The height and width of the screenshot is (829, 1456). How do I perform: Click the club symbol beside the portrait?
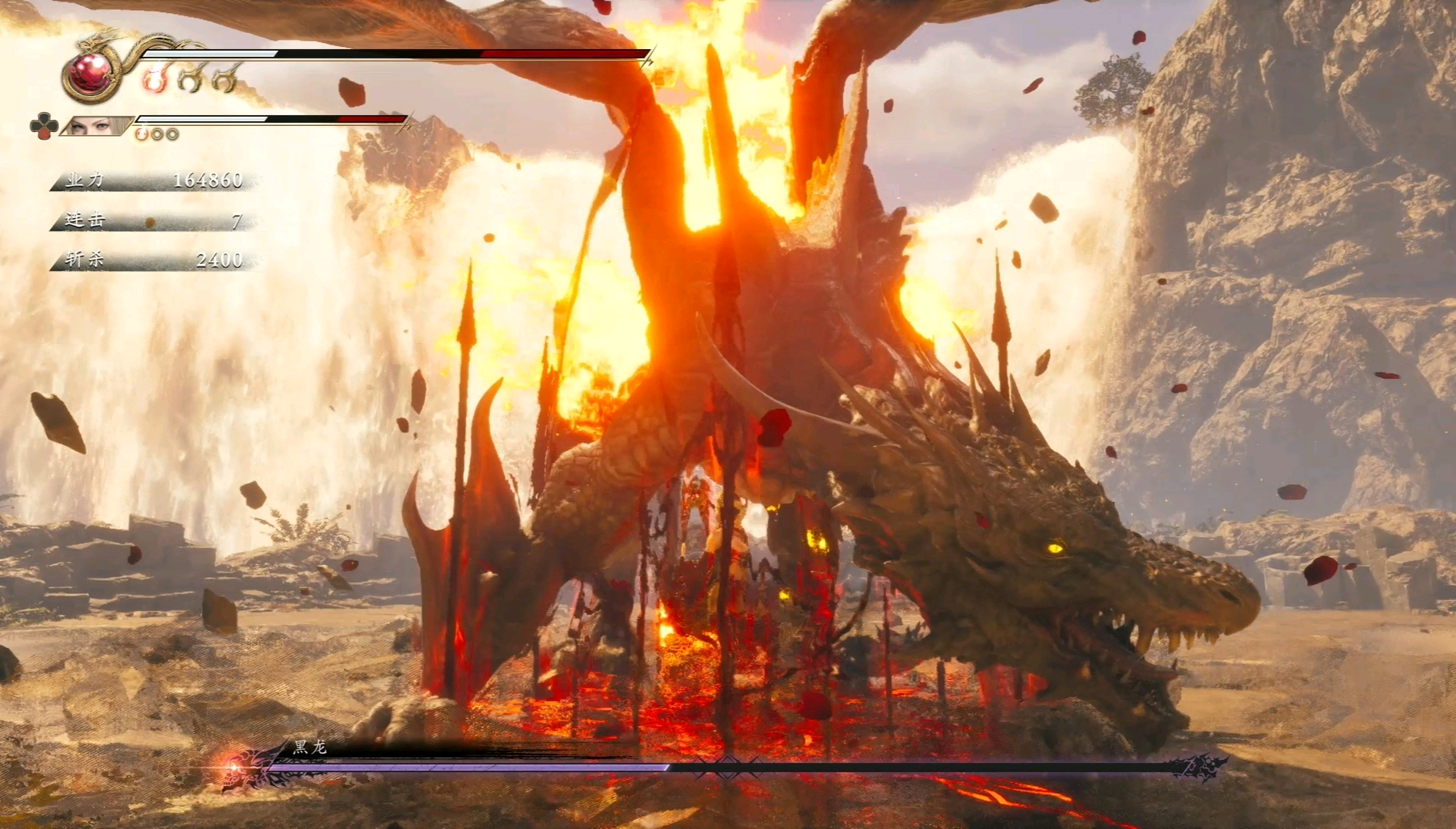pos(43,126)
